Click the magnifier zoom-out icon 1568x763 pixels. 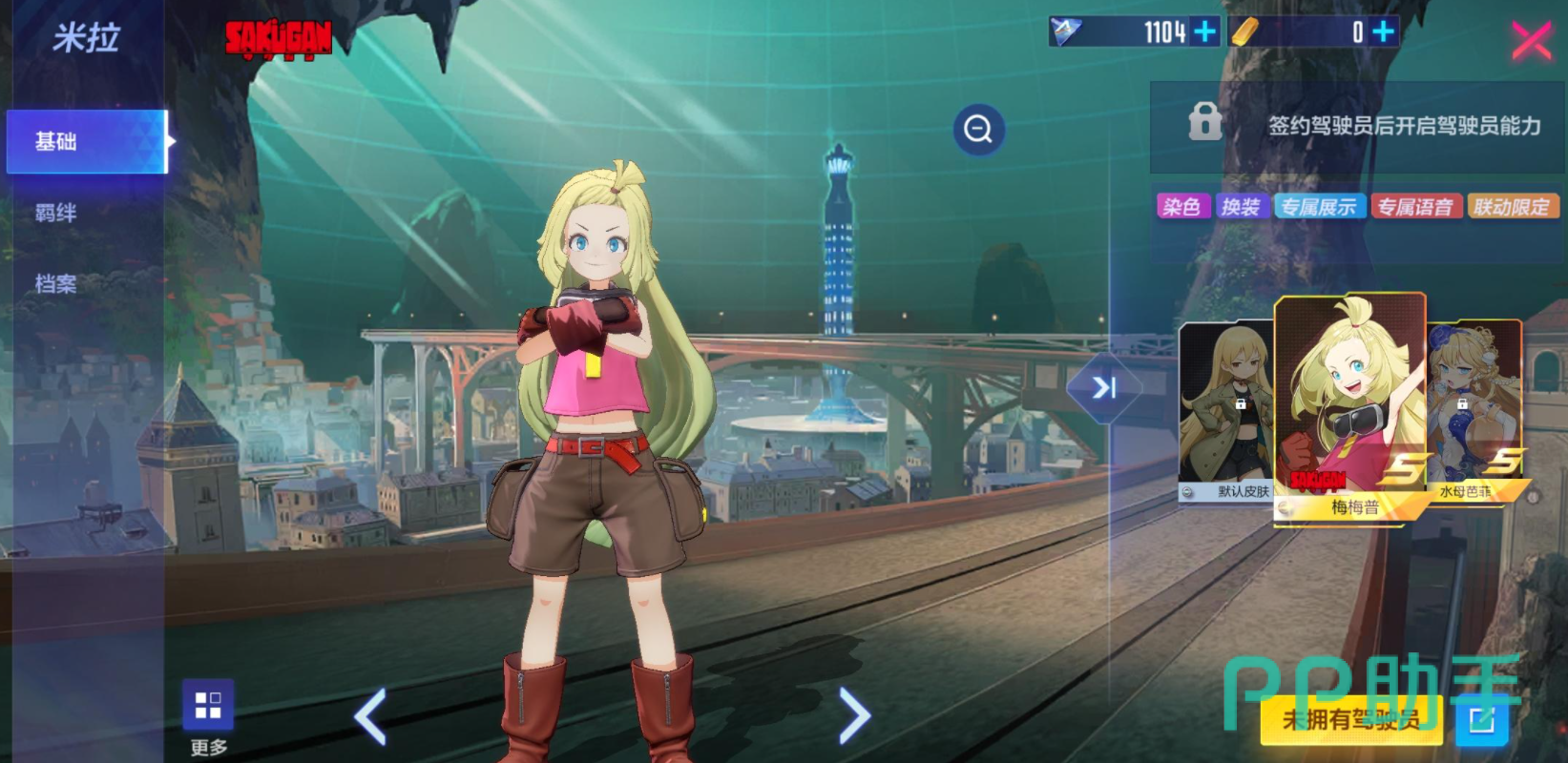pos(978,129)
